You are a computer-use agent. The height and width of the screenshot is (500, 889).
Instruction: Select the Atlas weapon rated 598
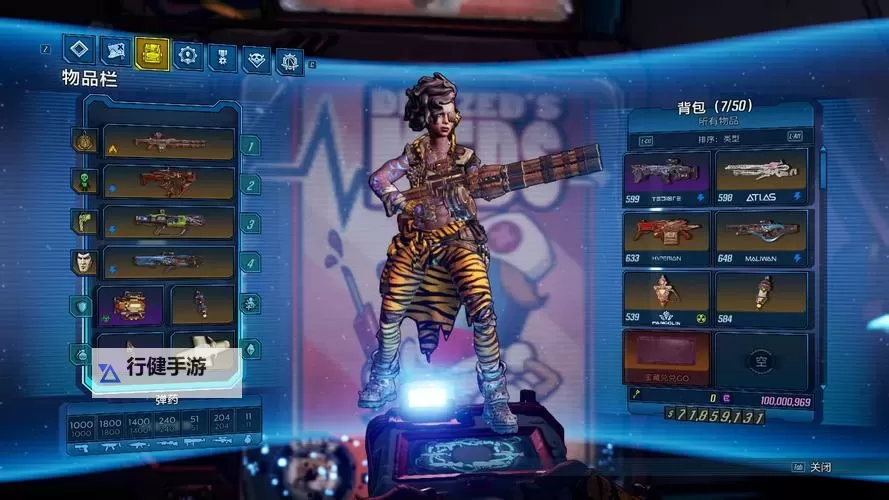(762, 174)
